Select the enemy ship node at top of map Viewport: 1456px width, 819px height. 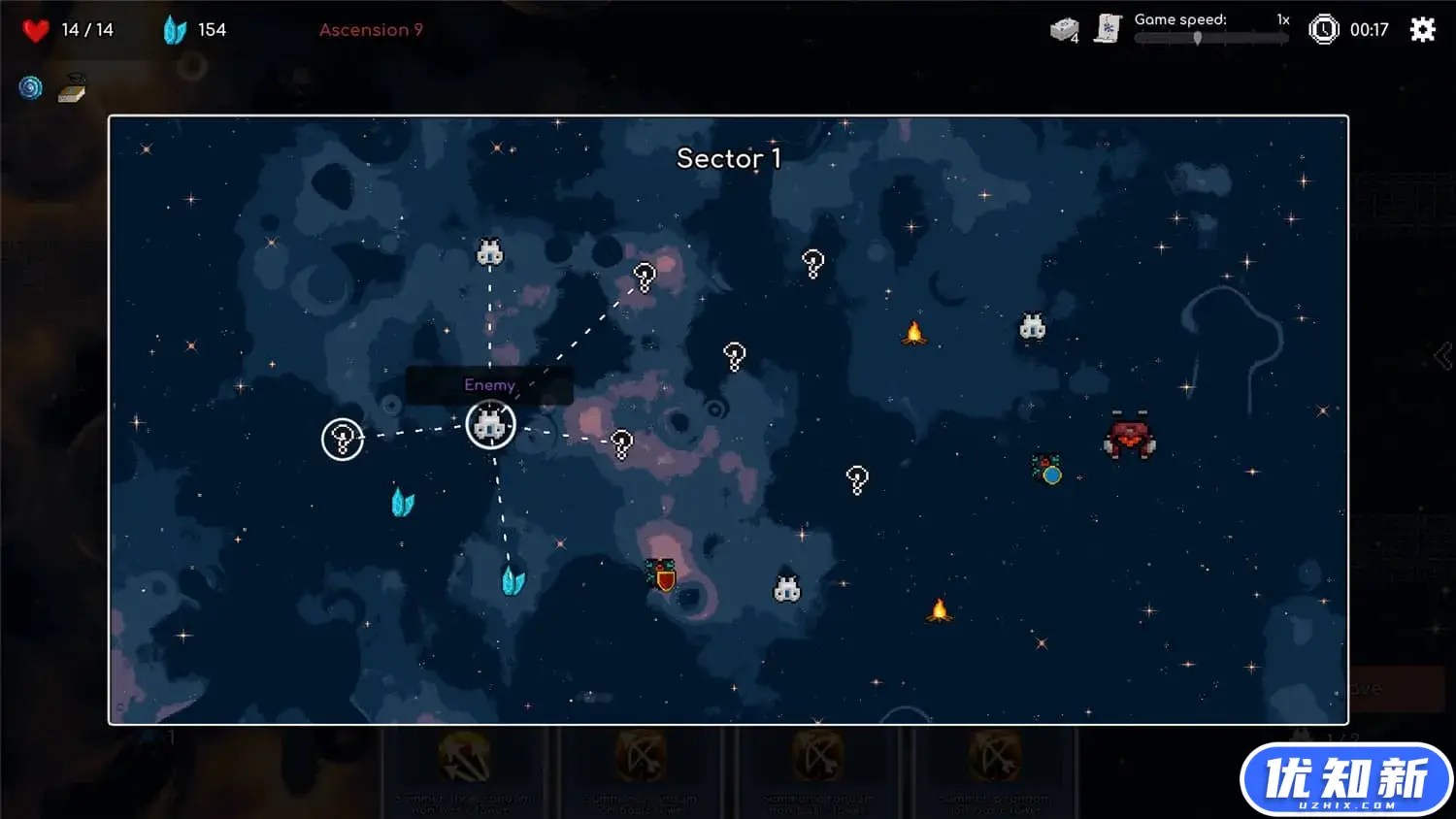point(490,251)
